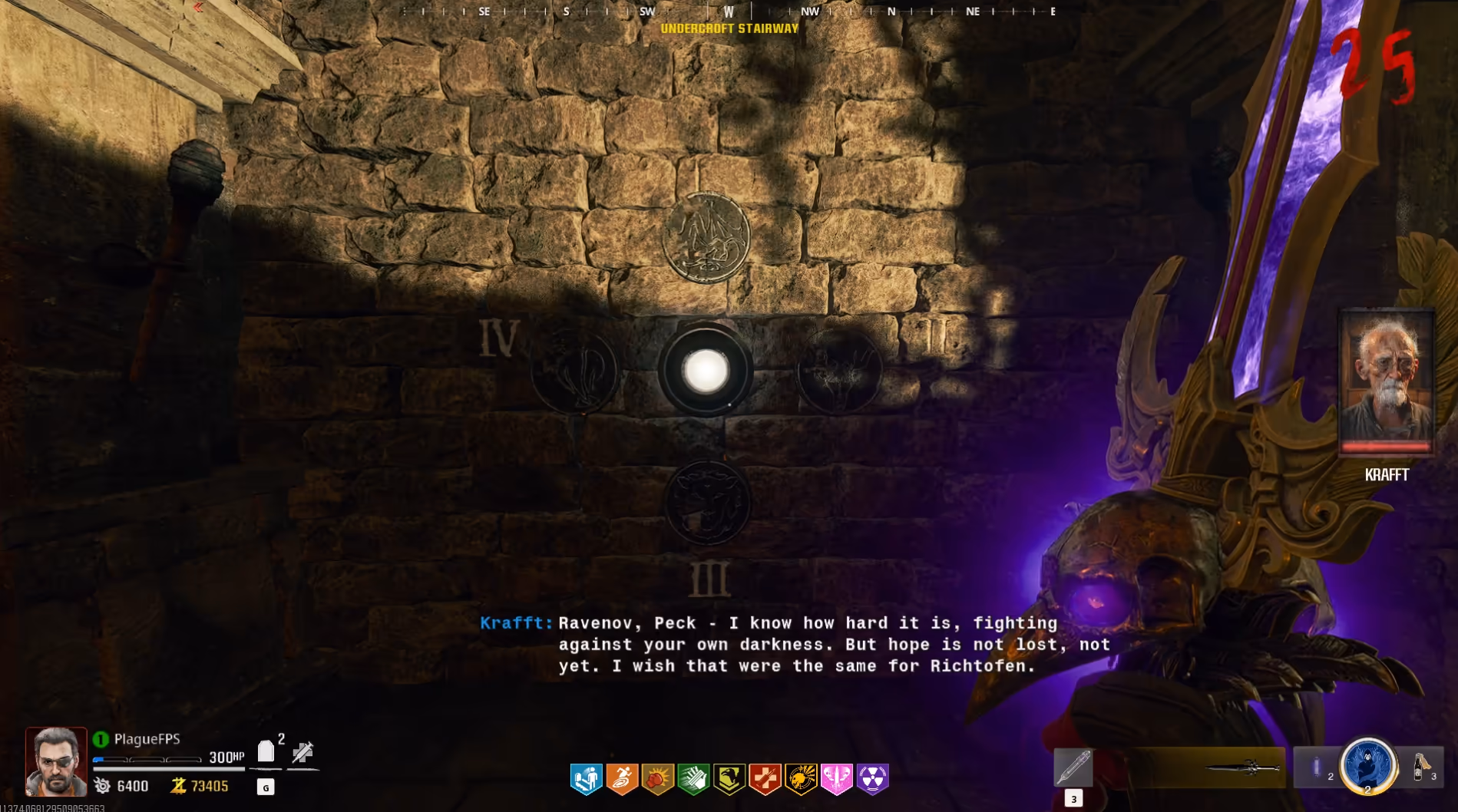Select the armor plate icon

(266, 751)
